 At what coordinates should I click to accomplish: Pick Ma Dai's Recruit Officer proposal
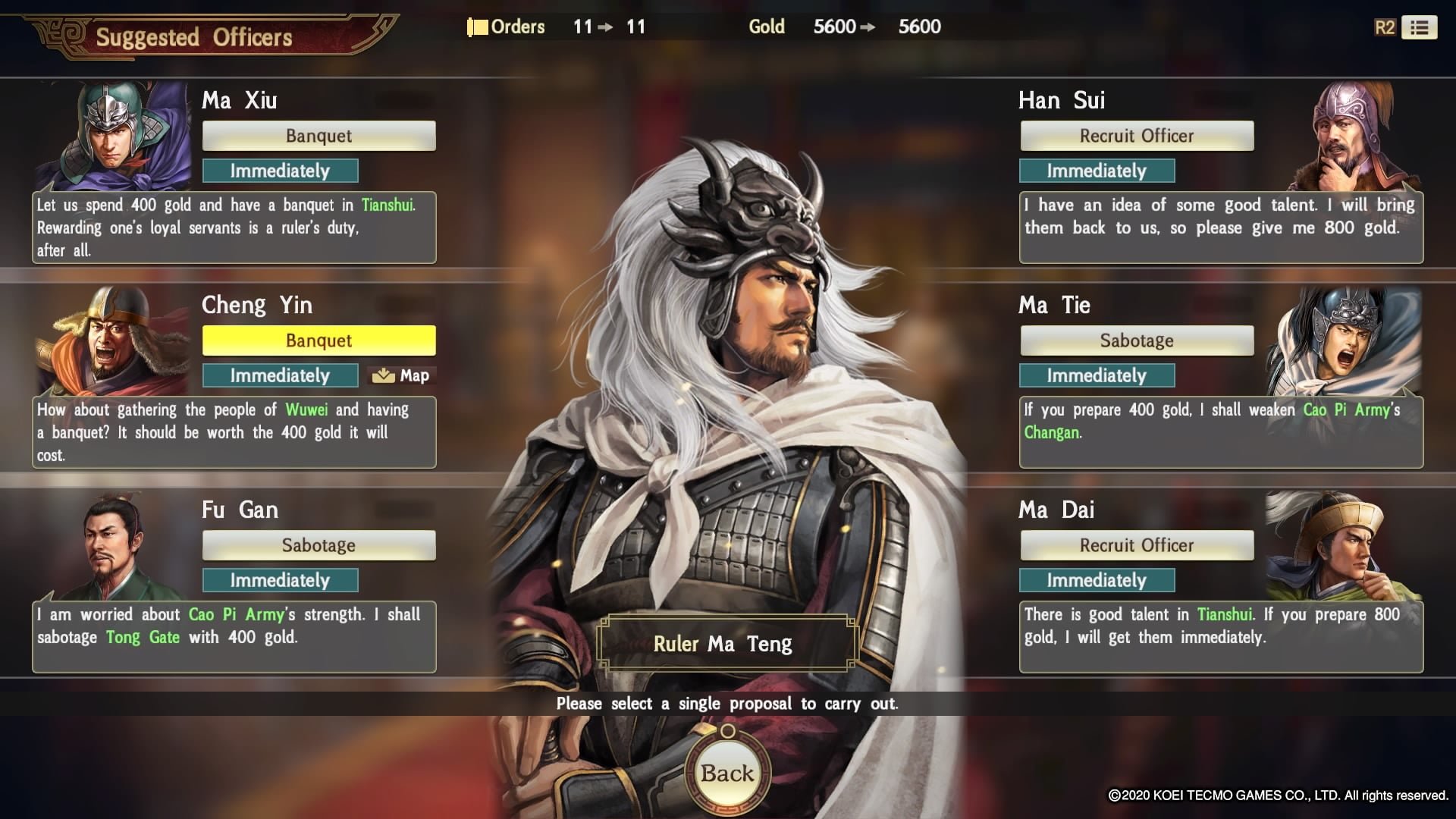(x=1136, y=545)
